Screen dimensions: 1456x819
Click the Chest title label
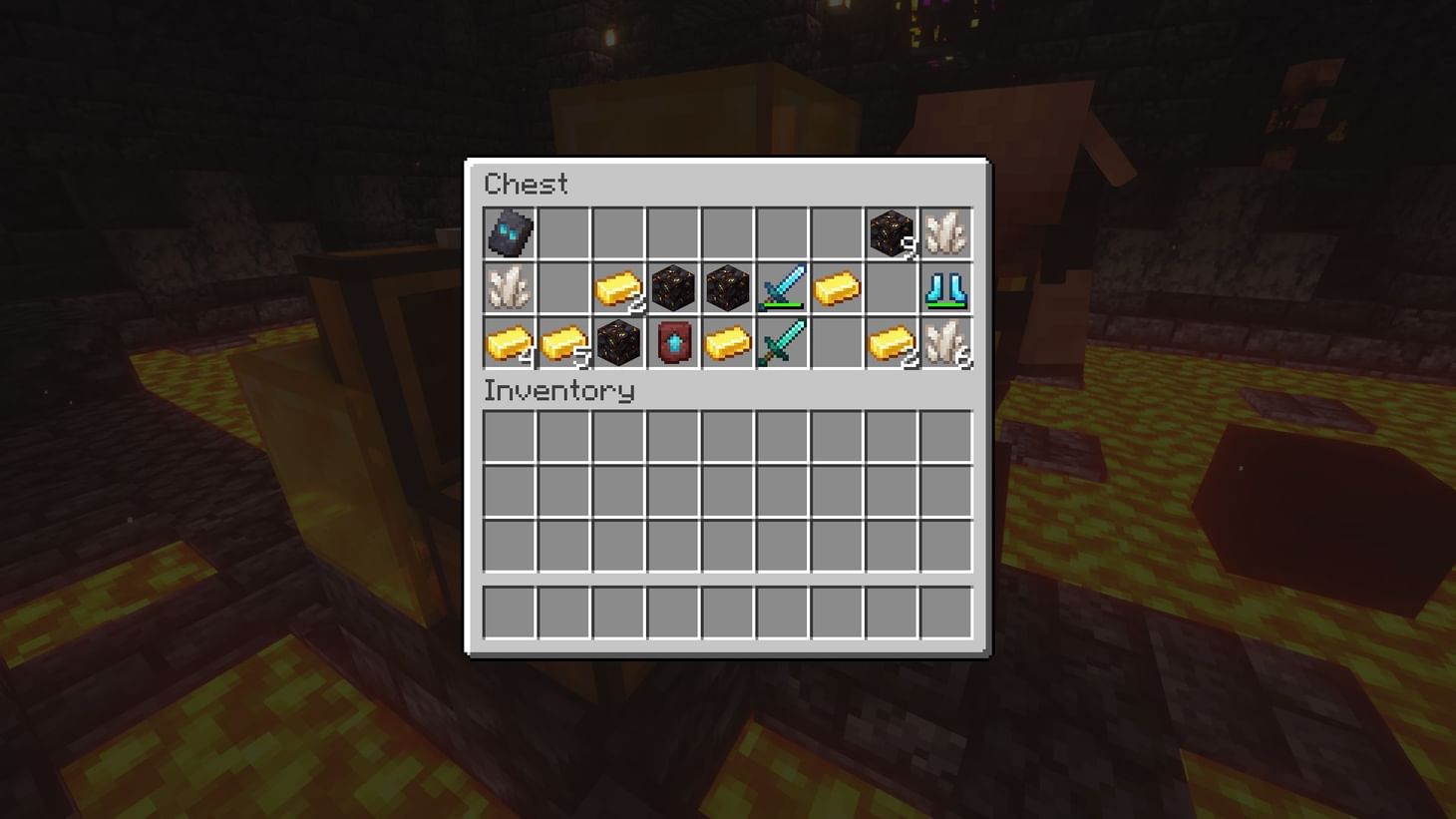tap(526, 184)
